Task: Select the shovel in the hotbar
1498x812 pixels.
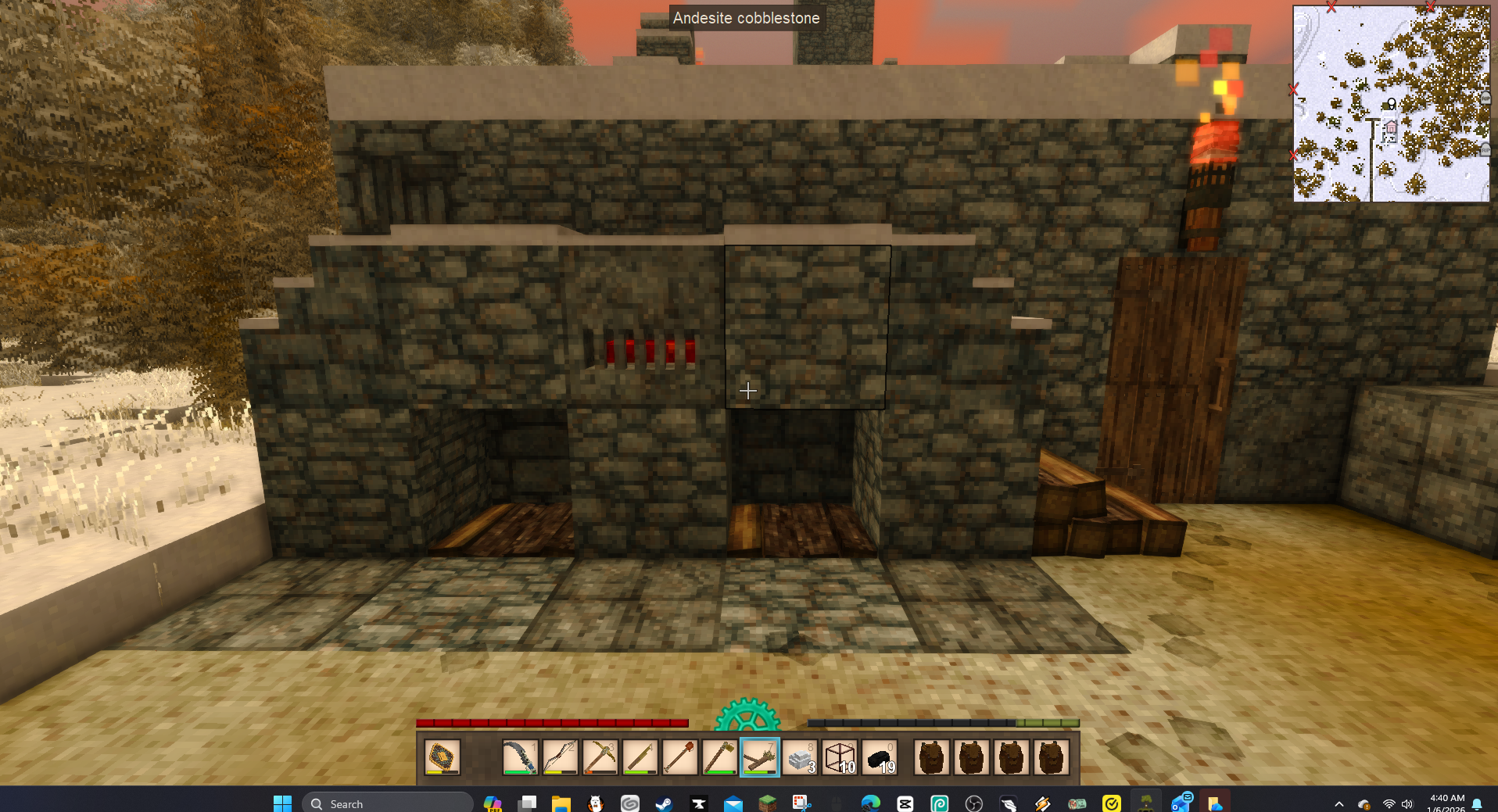Action: coord(679,757)
